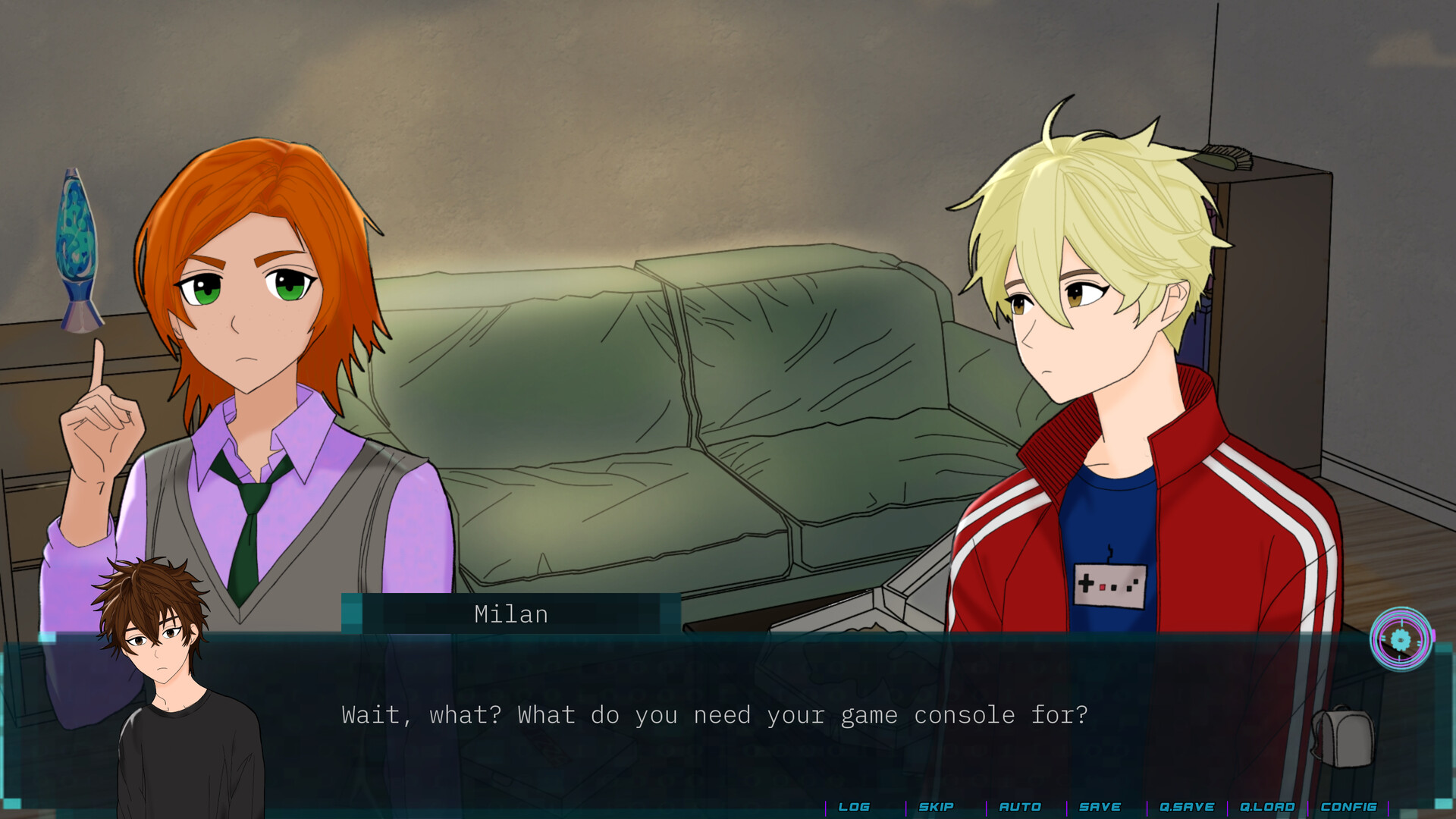Open the glowing gear settings icon
The image size is (1456, 819).
tap(1401, 641)
